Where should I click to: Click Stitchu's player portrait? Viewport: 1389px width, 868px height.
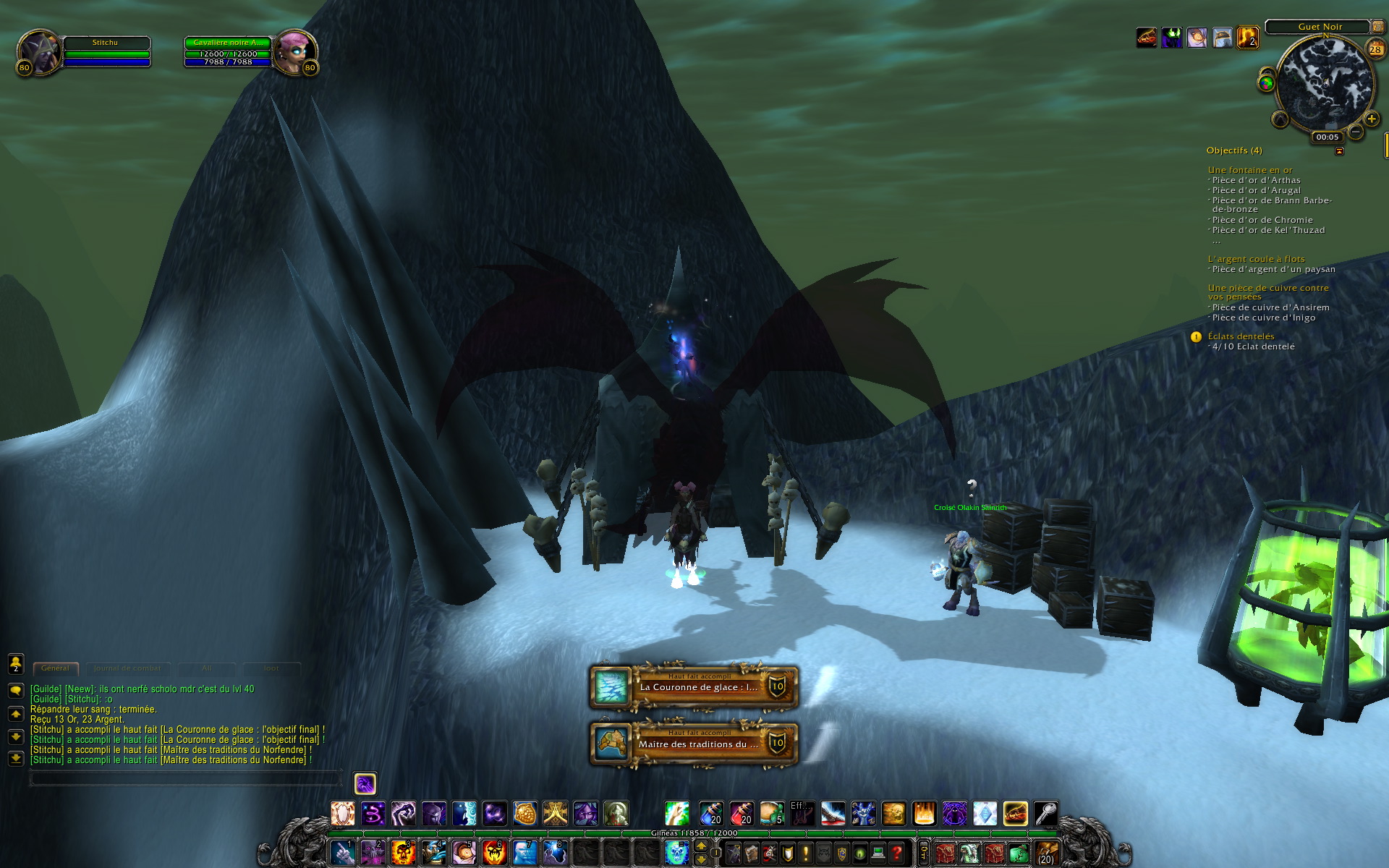point(38,52)
